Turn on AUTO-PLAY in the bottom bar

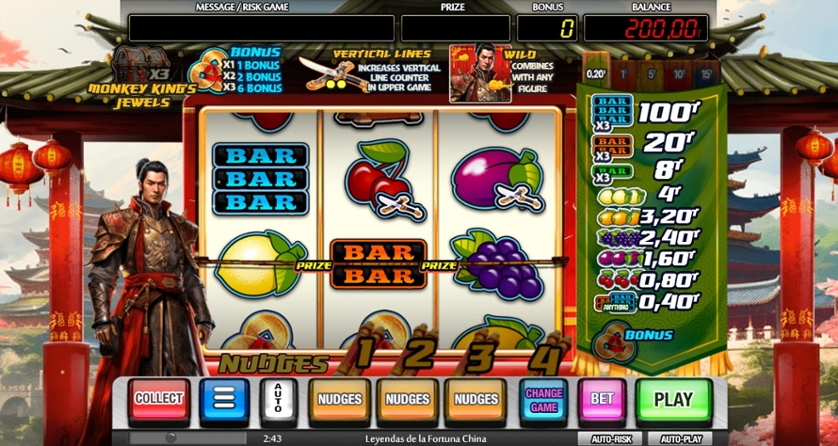click(681, 439)
